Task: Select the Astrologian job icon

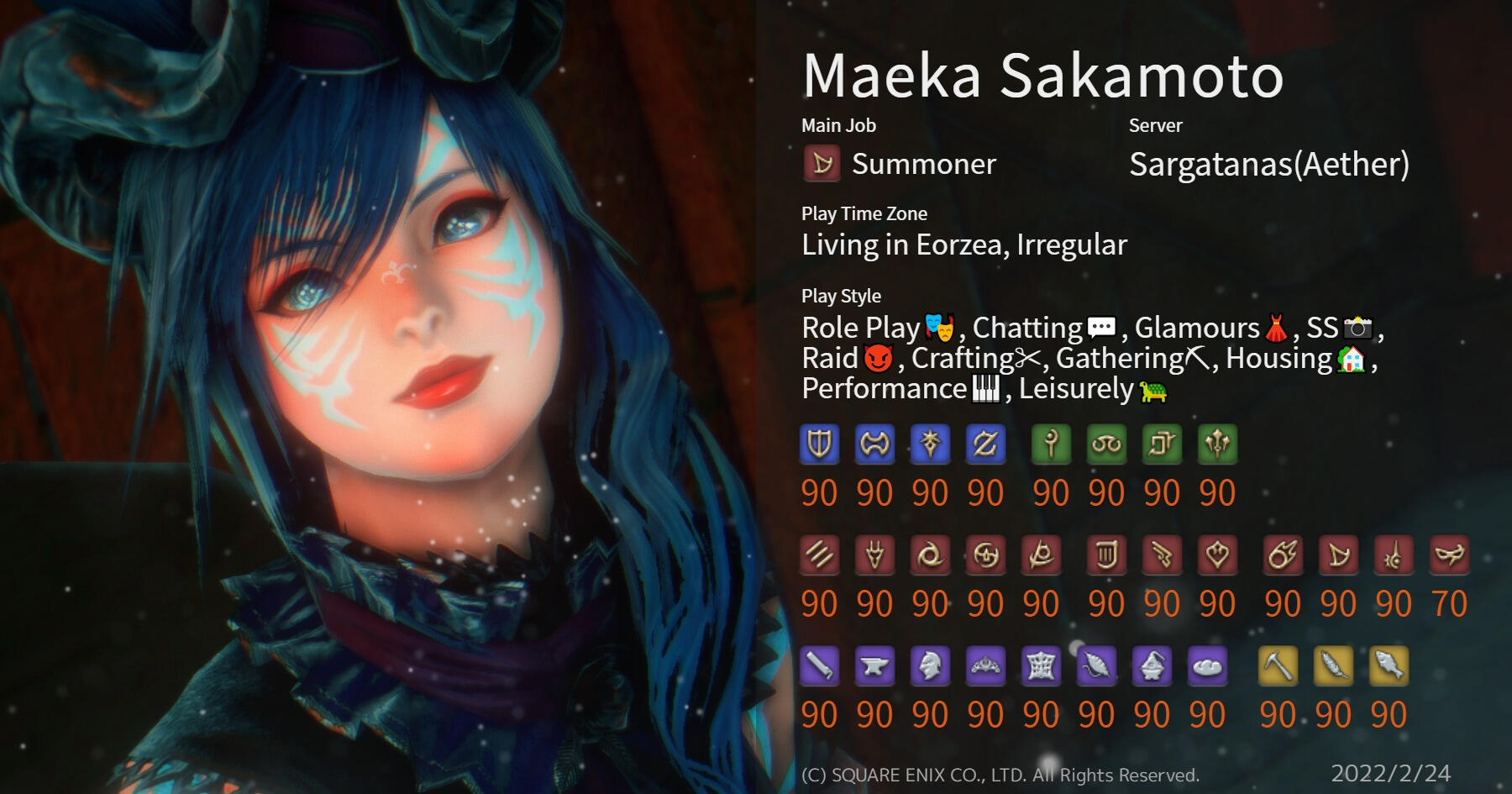Action: point(1162,444)
